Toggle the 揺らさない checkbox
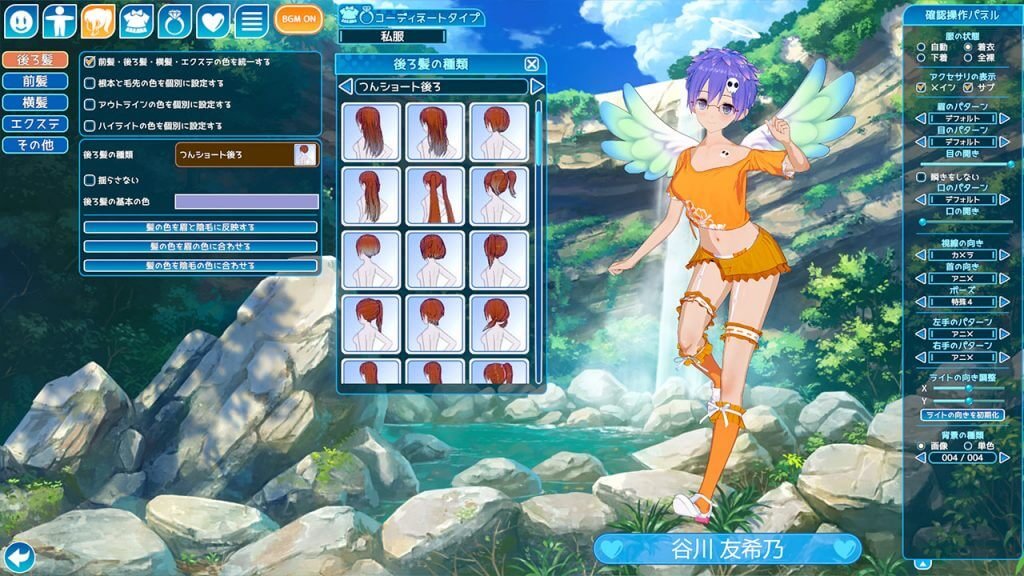Screen dimensions: 1024x576 (90, 180)
